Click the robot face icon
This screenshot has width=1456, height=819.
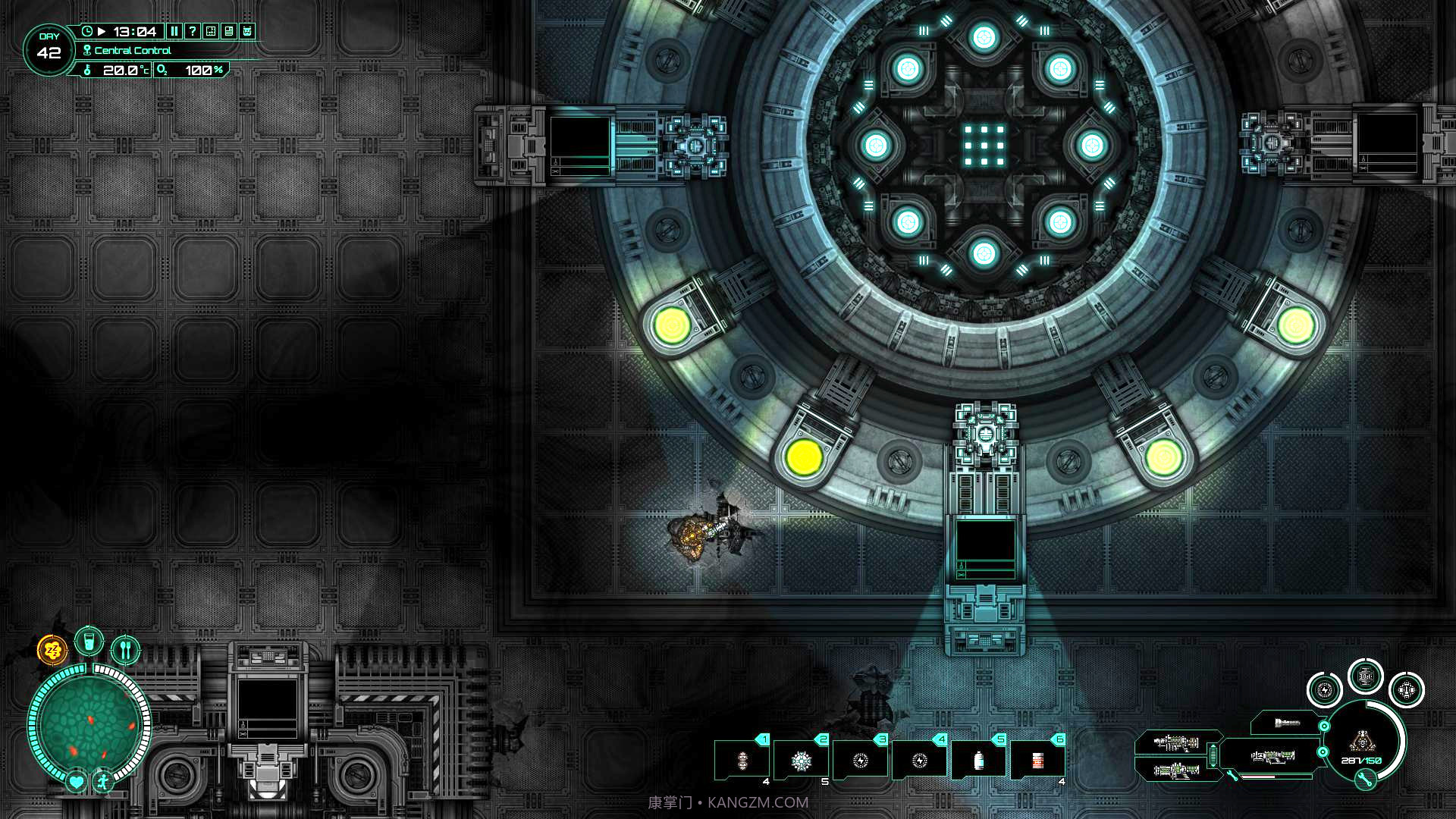coord(247,31)
